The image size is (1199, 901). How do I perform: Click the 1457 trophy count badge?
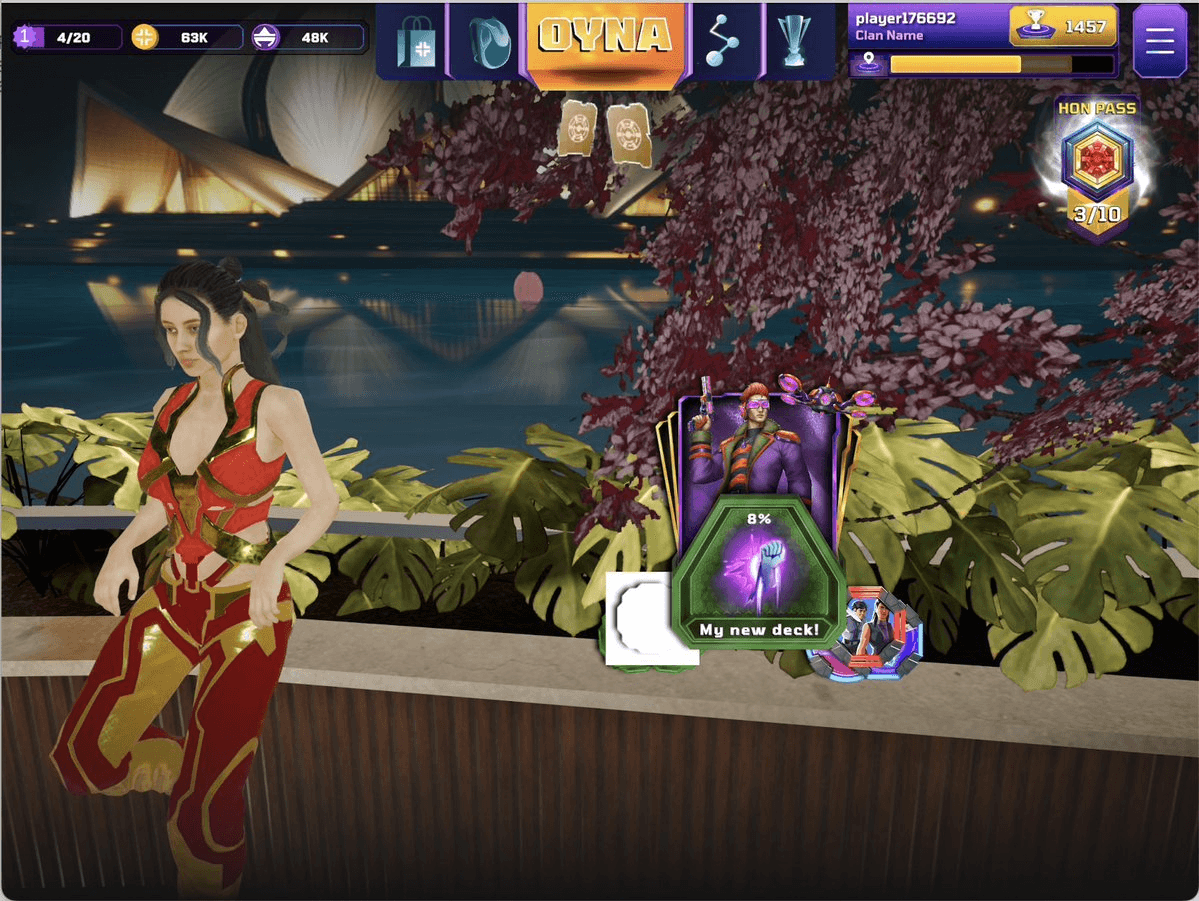1063,27
